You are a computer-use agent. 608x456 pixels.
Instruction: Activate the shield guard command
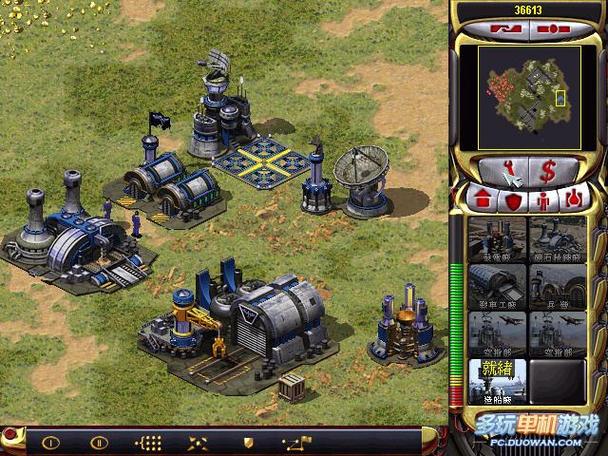point(248,441)
